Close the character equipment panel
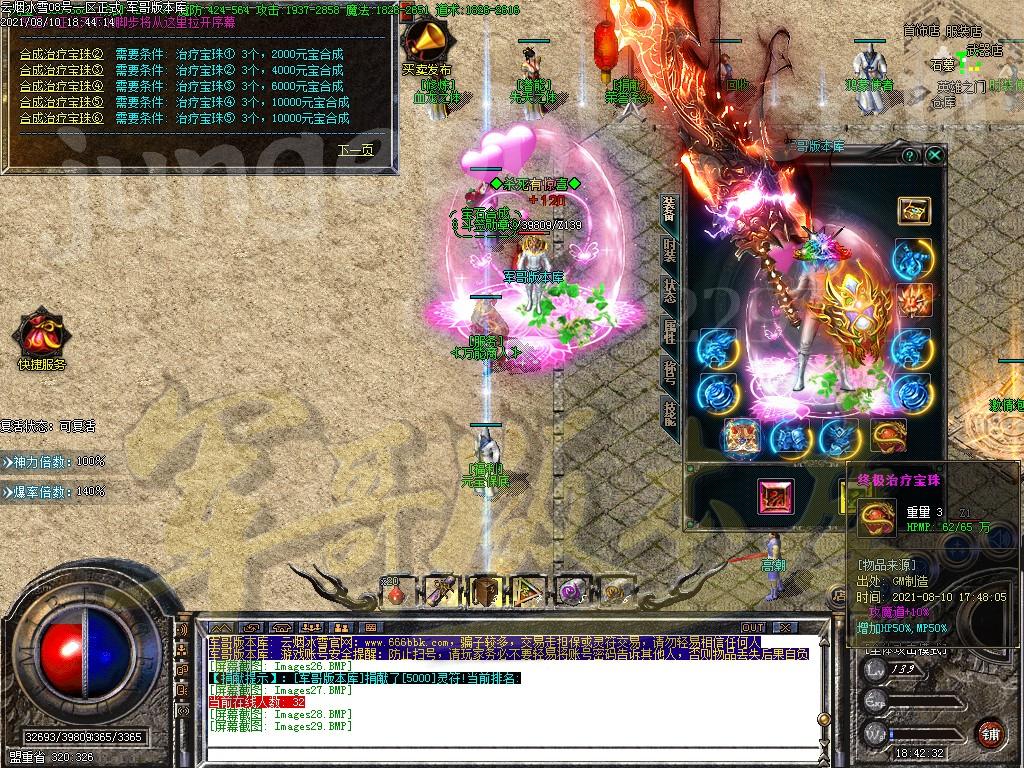This screenshot has height=768, width=1024. point(934,155)
